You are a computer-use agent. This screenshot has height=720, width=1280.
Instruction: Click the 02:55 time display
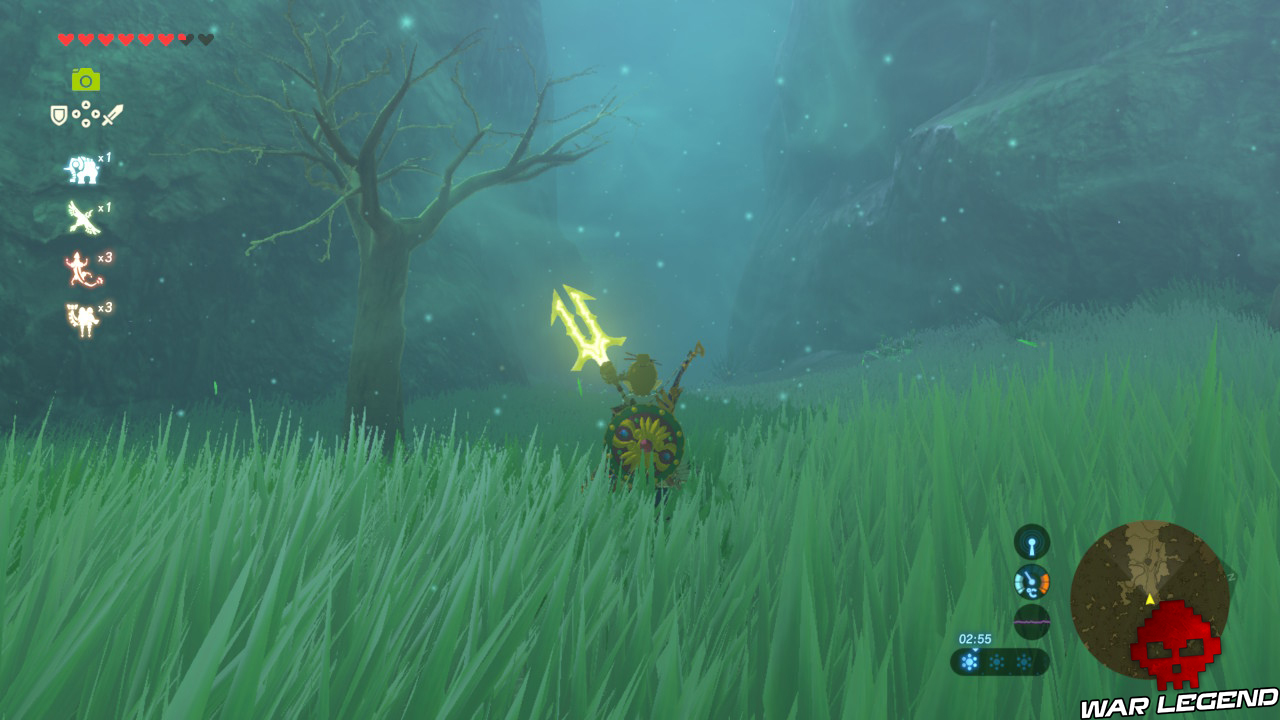[x=975, y=637]
